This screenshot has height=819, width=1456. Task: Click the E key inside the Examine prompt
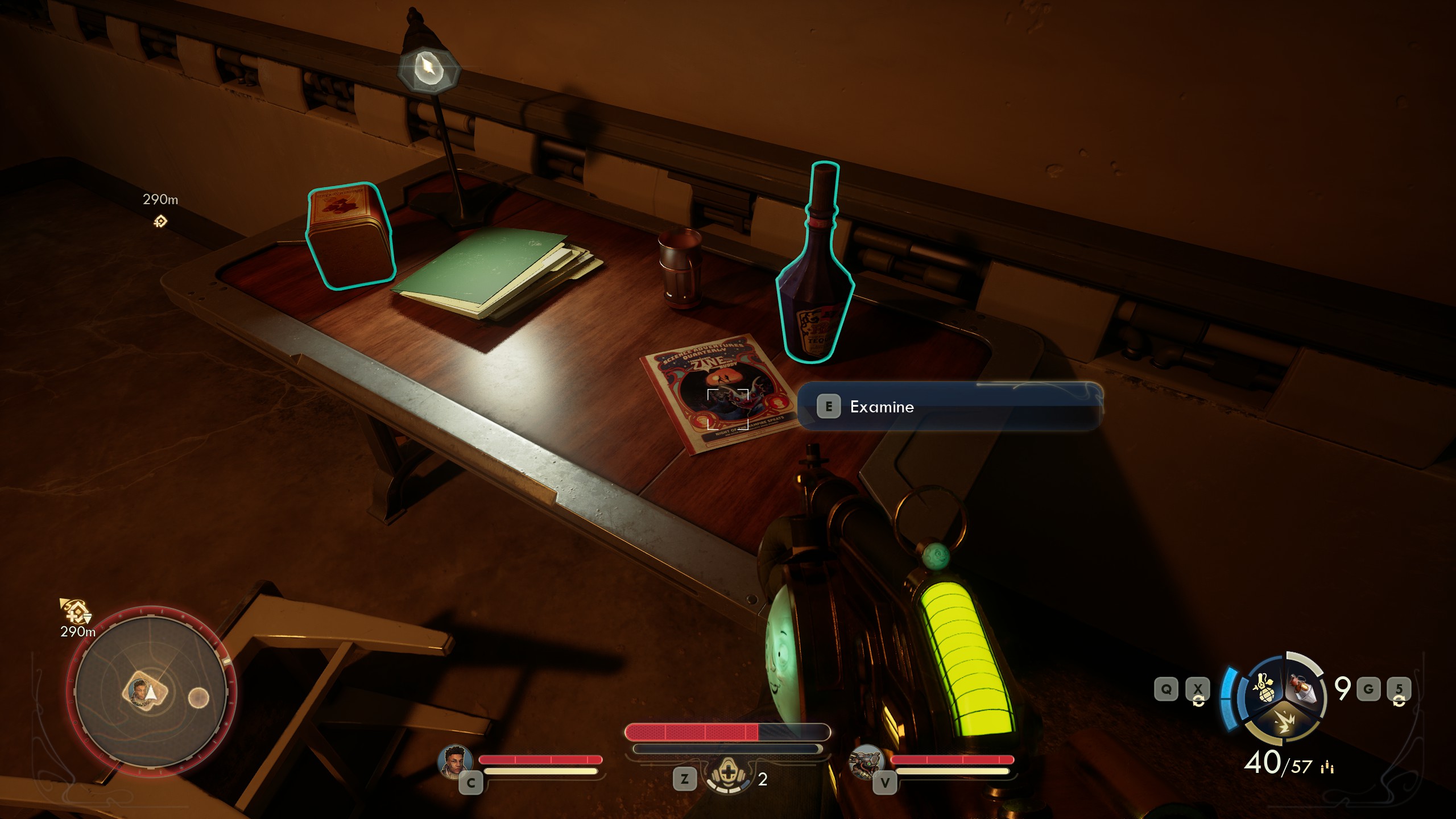point(830,407)
